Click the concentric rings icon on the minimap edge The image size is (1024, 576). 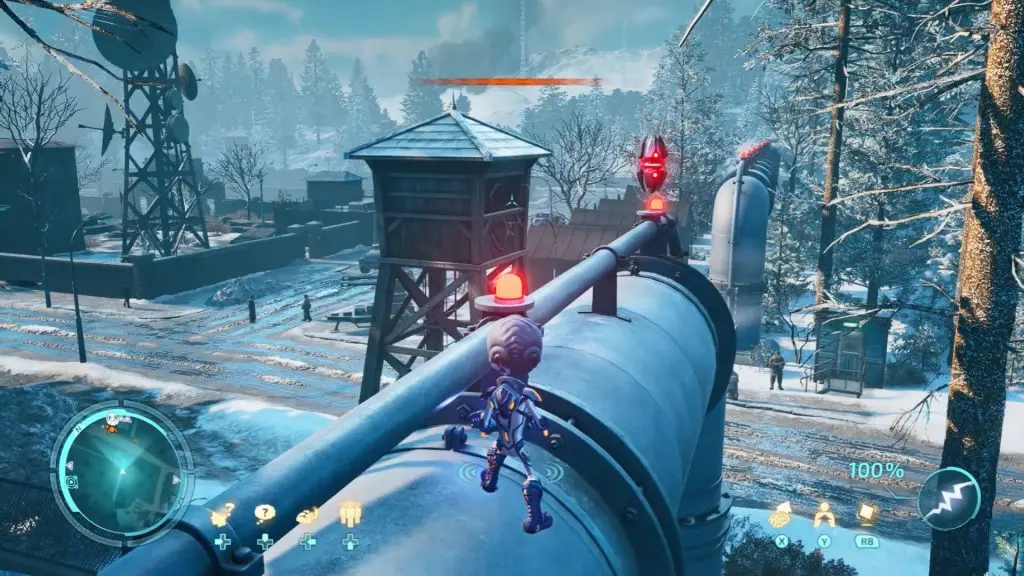coord(71,482)
